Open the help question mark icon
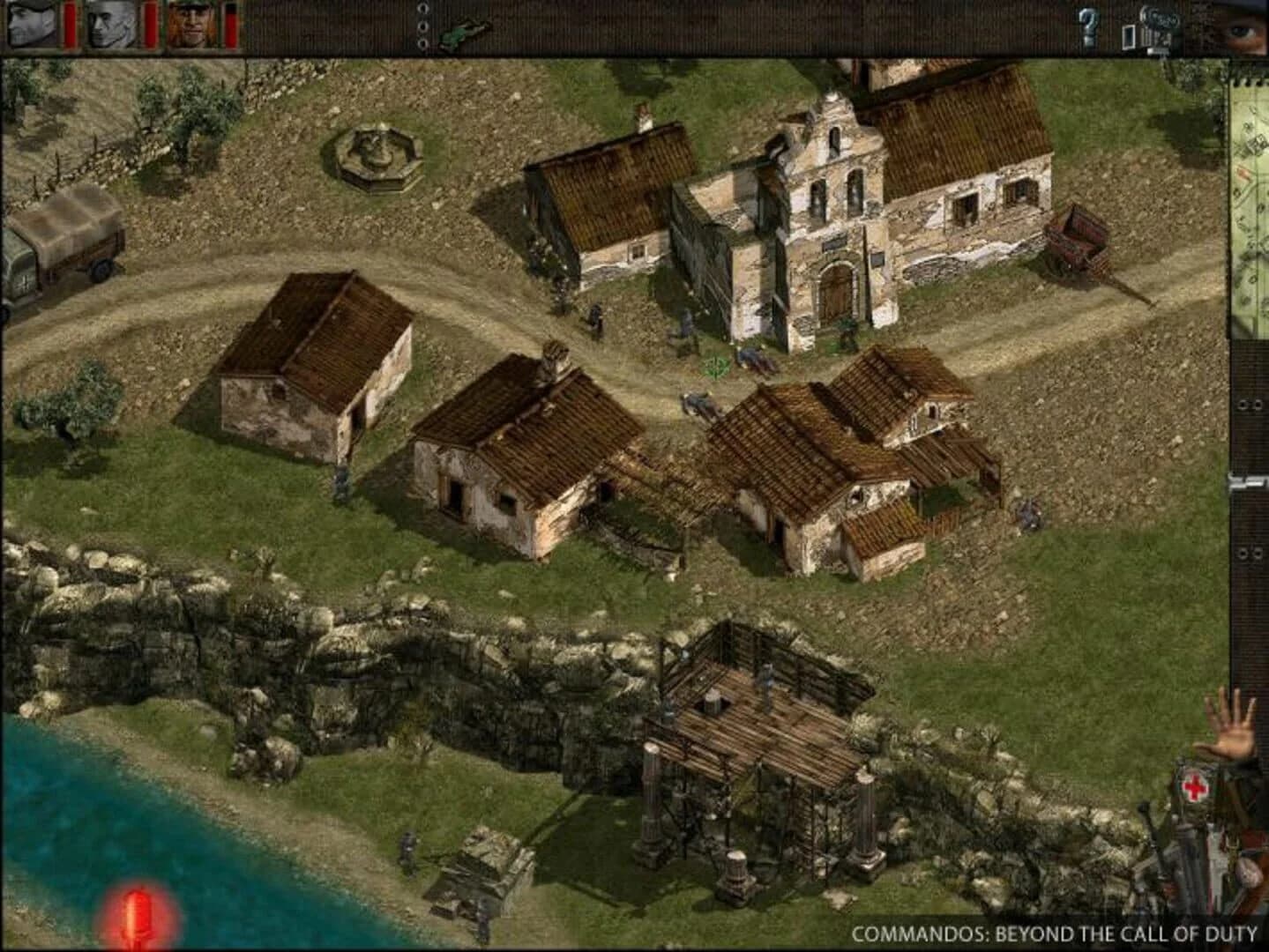The width and height of the screenshot is (1269, 952). (x=1089, y=28)
